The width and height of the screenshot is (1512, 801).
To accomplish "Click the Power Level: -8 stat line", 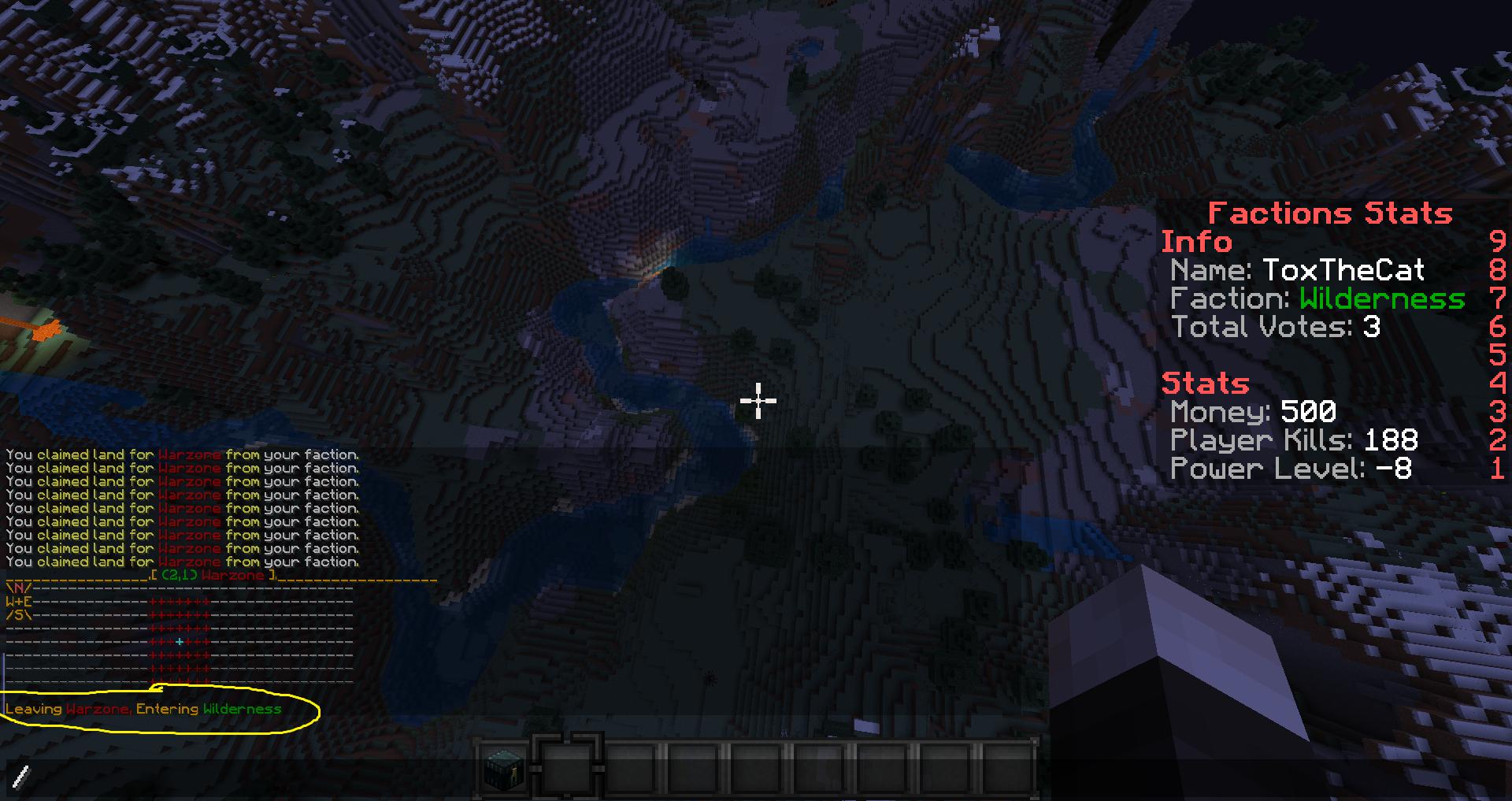I will coord(1292,469).
